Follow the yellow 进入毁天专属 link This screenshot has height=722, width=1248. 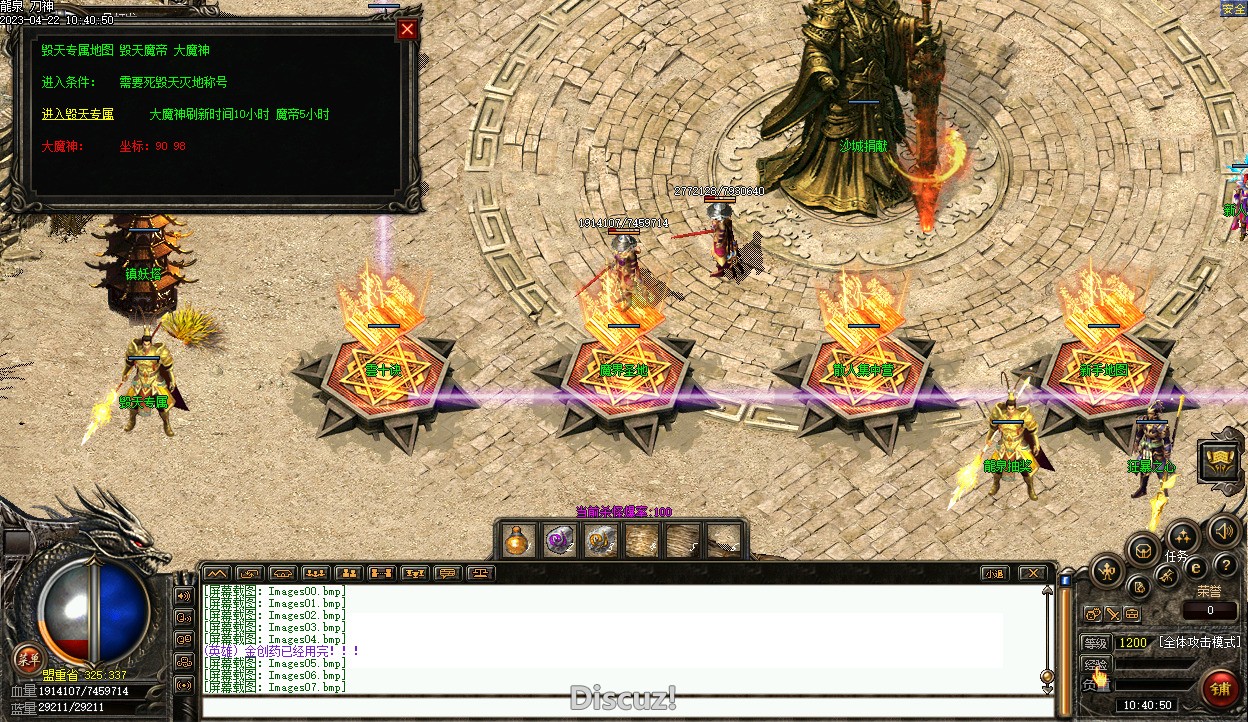78,114
